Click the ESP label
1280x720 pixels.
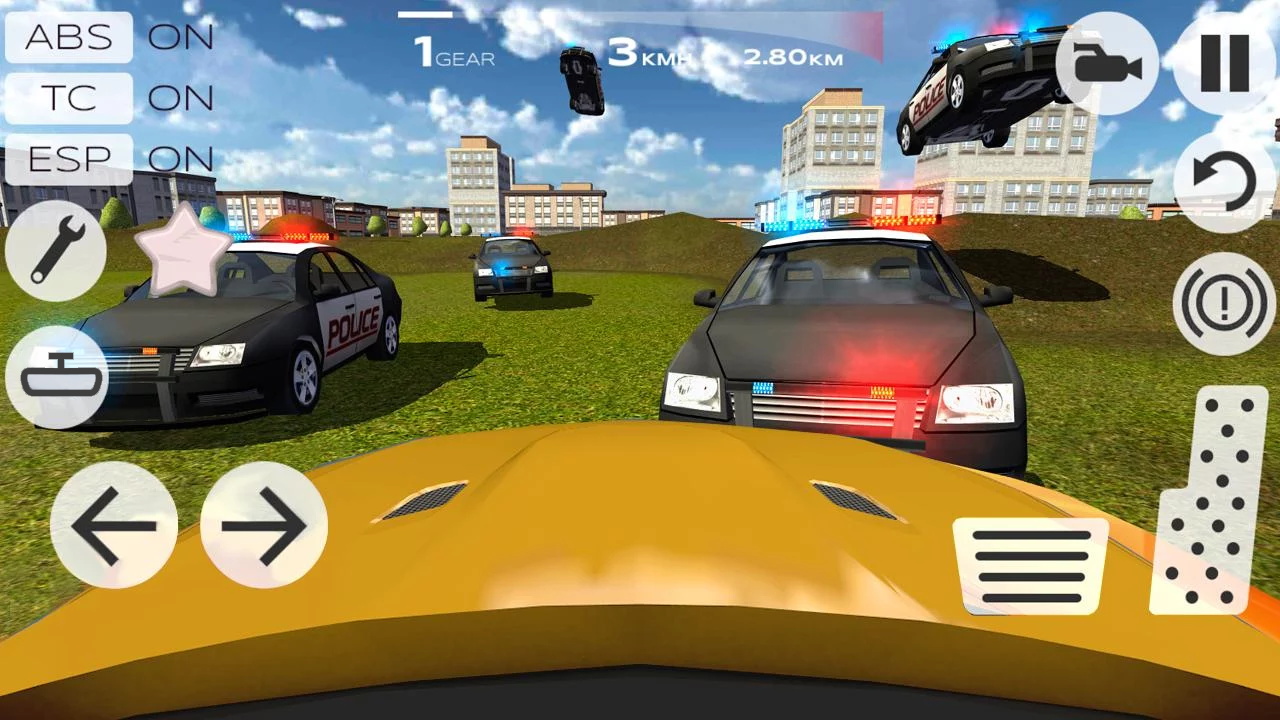coord(68,158)
